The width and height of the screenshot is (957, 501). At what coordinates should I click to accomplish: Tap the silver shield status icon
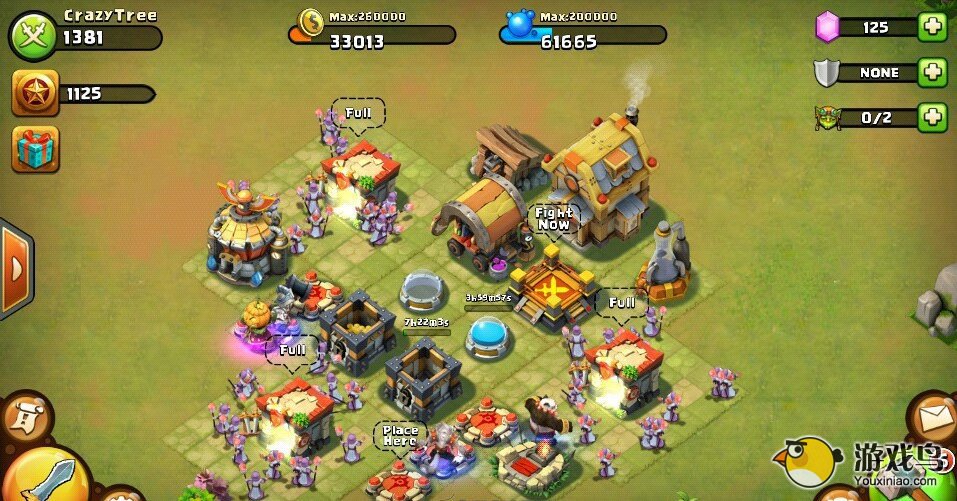click(x=827, y=72)
